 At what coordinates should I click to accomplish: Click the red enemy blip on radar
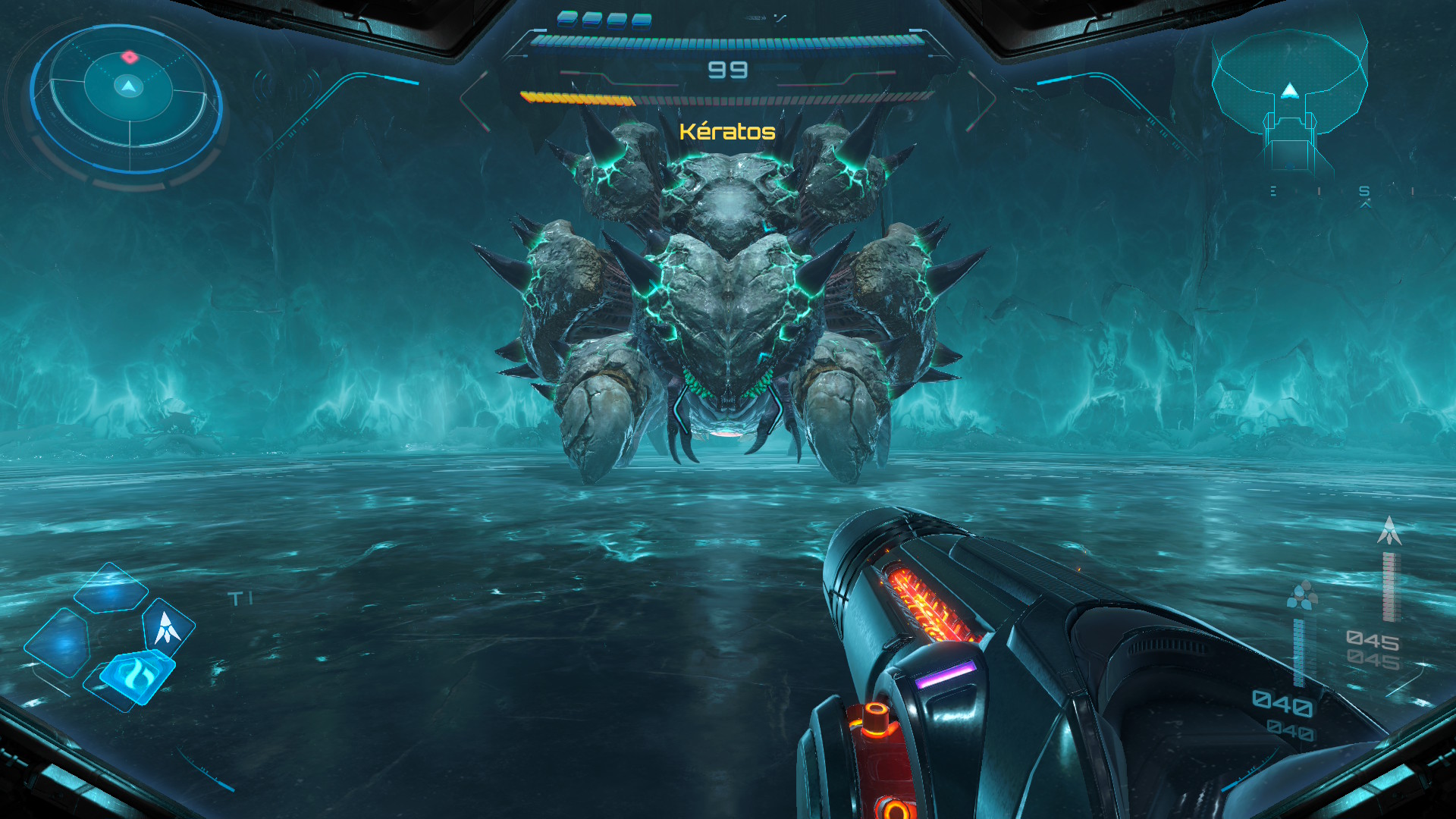(130, 56)
